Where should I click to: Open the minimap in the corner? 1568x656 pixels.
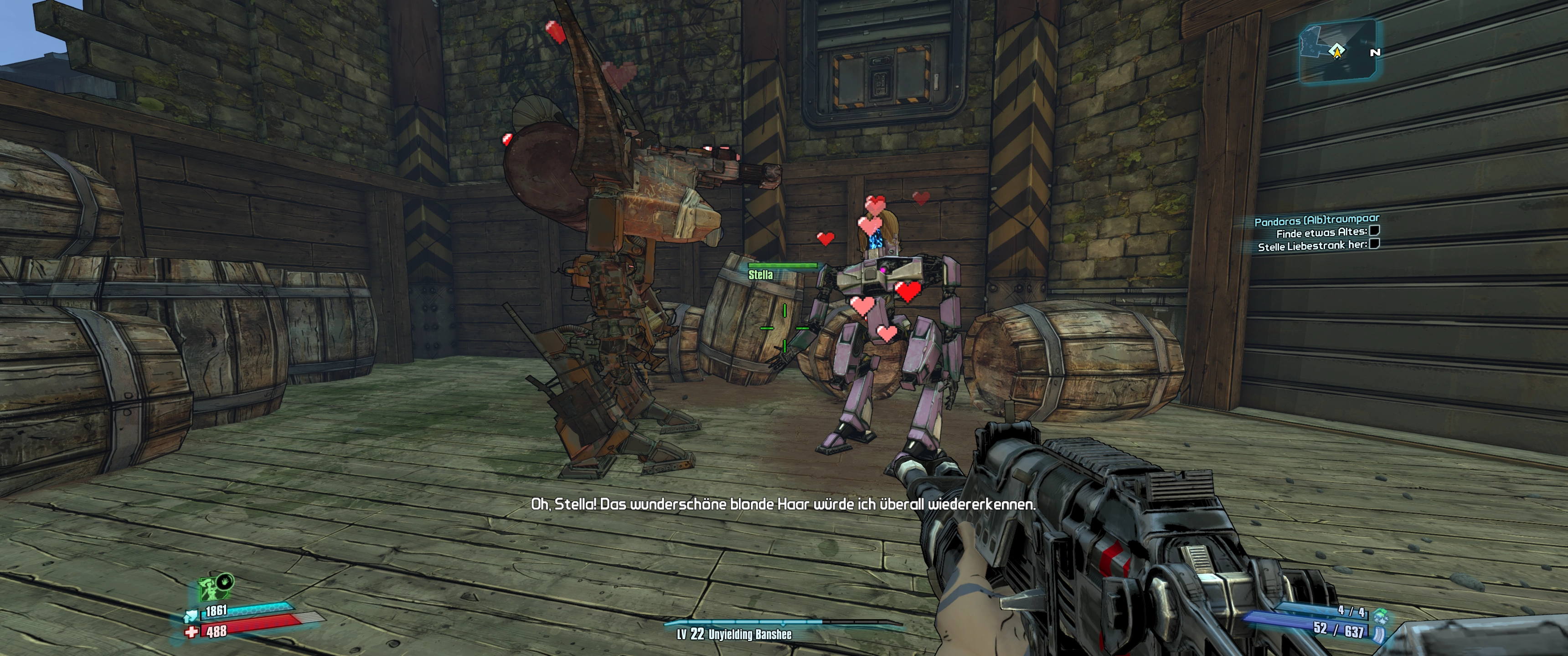(1337, 51)
